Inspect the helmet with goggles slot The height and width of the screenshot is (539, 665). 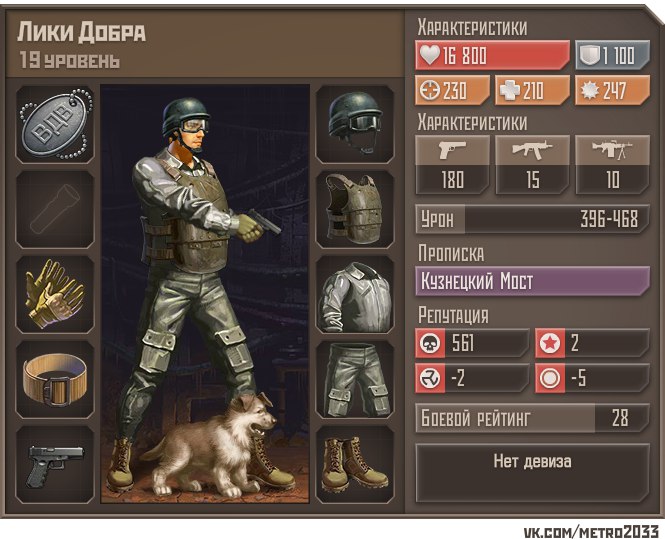354,124
